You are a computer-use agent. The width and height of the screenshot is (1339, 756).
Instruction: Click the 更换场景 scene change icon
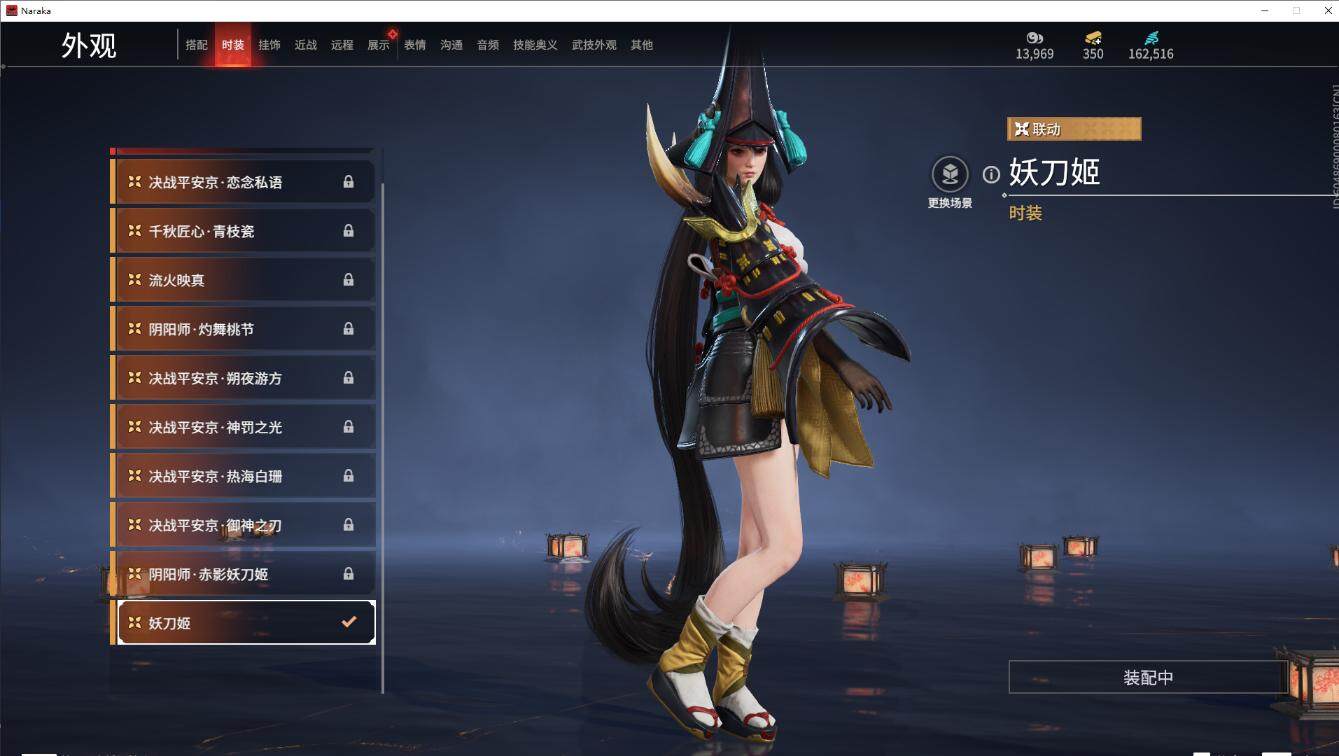tap(950, 175)
